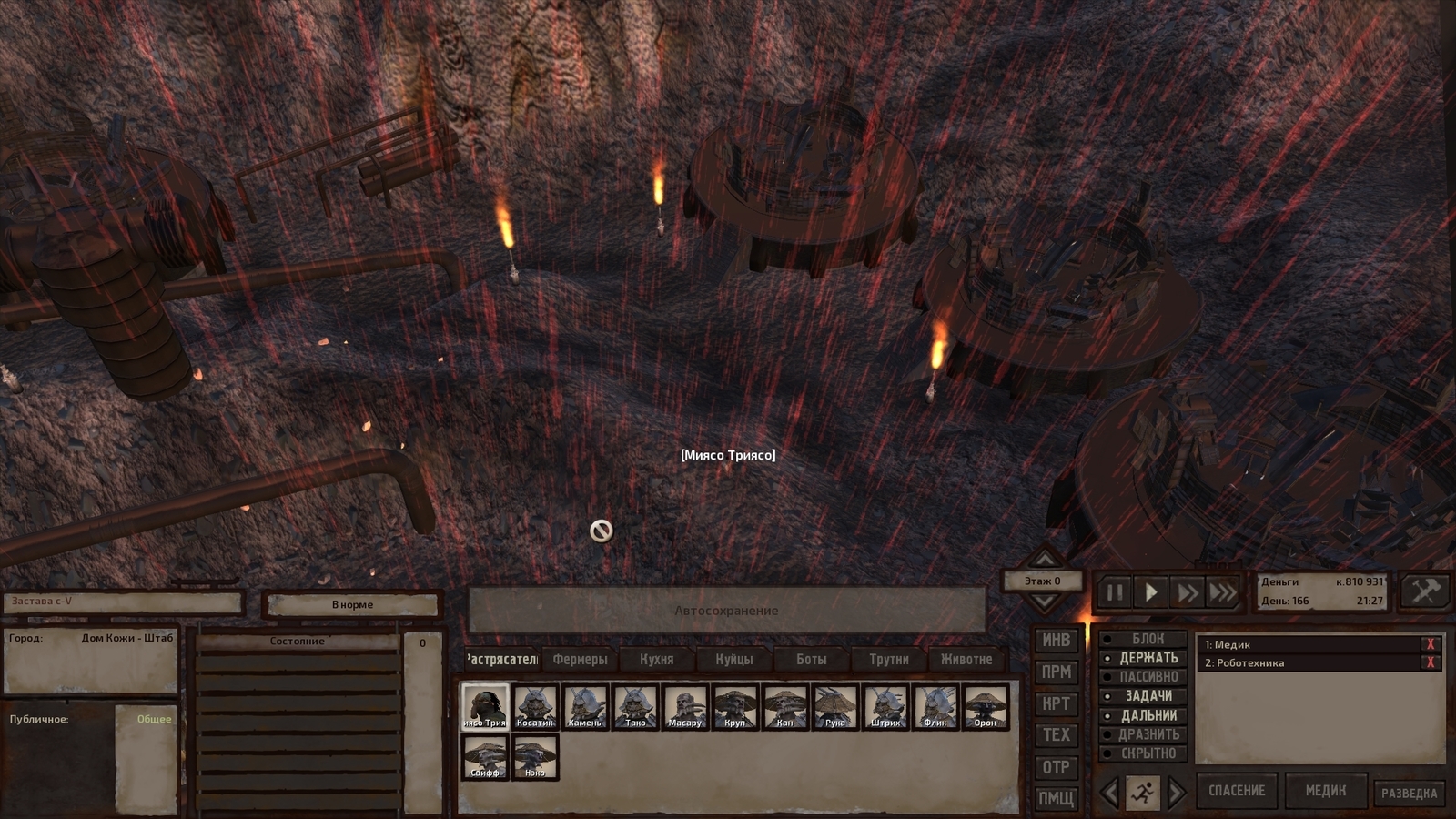1456x819 pixels.
Task: Open the Кухня squad tab
Action: click(656, 659)
